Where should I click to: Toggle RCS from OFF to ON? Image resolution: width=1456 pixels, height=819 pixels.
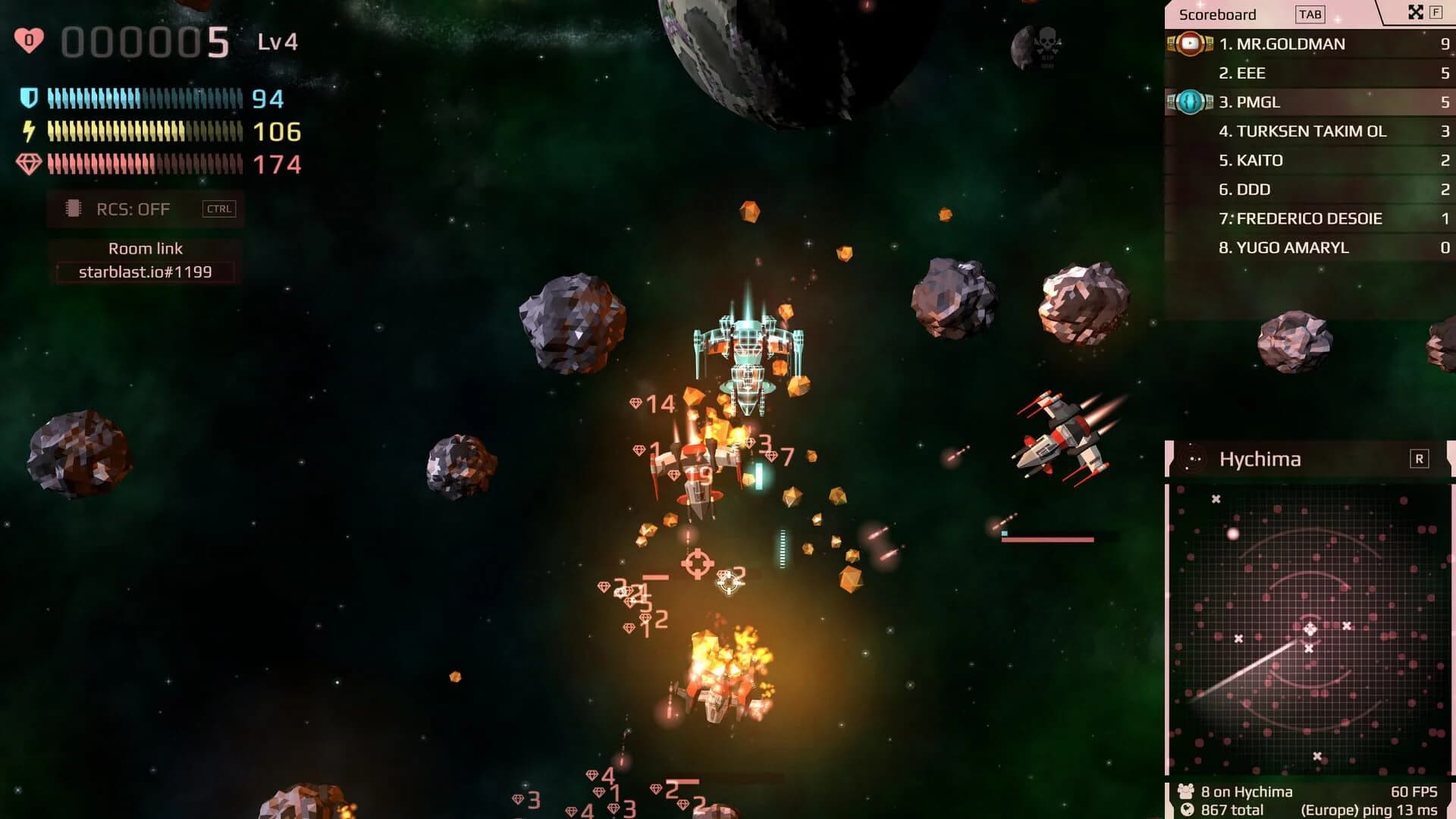pos(133,209)
